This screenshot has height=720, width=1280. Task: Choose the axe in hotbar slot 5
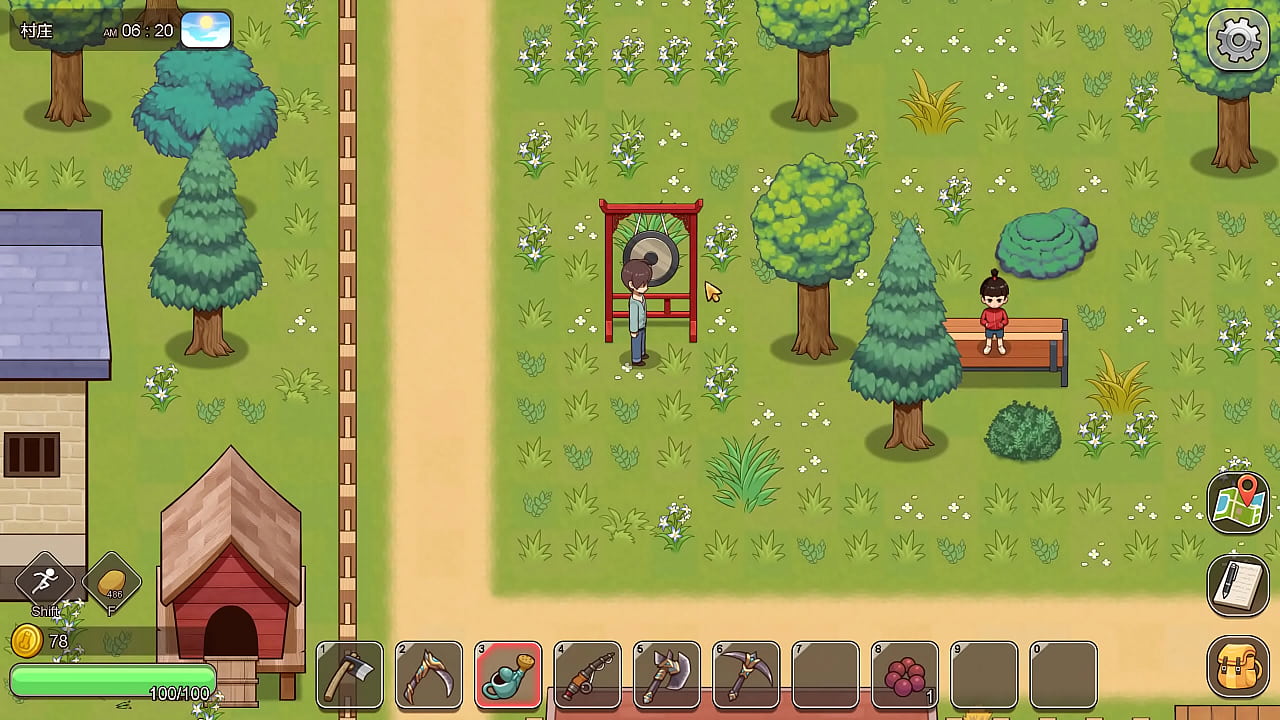[x=667, y=675]
